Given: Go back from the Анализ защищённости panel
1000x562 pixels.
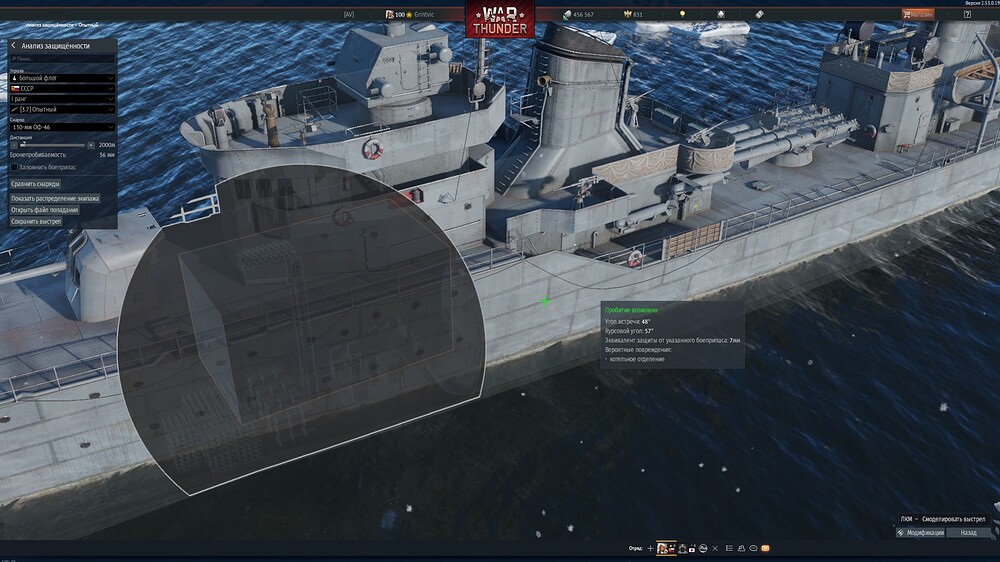Looking at the screenshot, I should 13,46.
